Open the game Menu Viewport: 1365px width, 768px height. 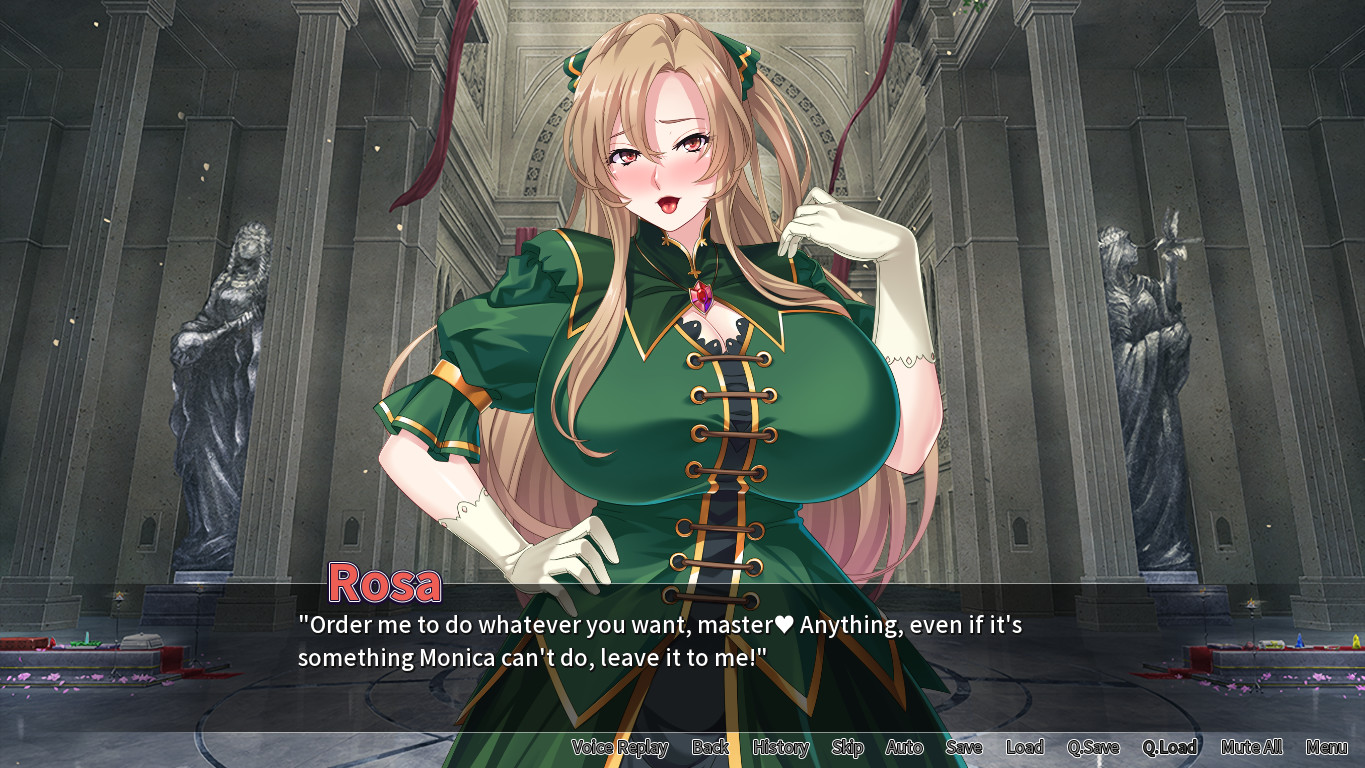(1325, 747)
